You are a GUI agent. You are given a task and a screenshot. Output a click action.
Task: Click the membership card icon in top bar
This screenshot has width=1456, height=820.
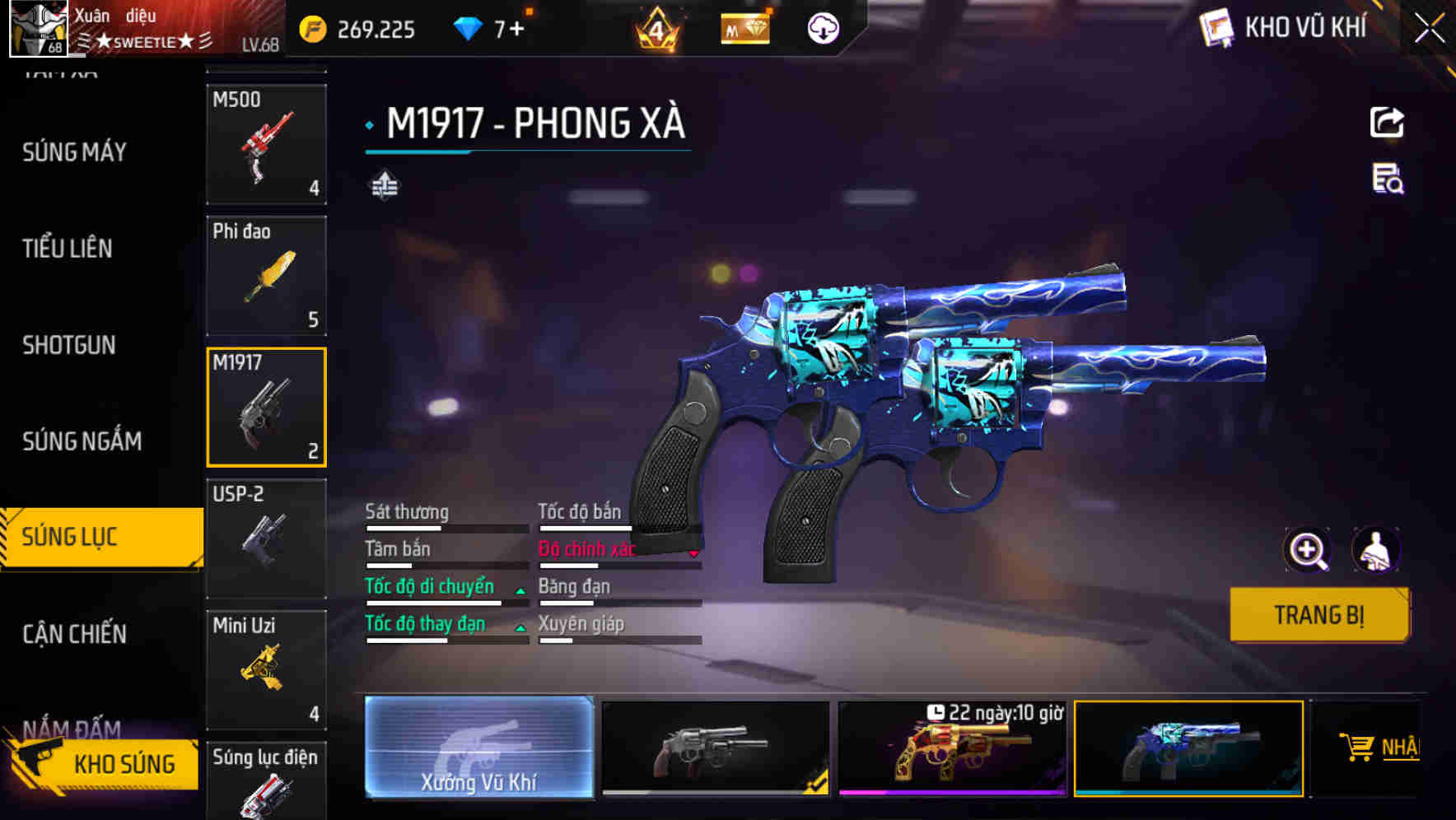[744, 27]
